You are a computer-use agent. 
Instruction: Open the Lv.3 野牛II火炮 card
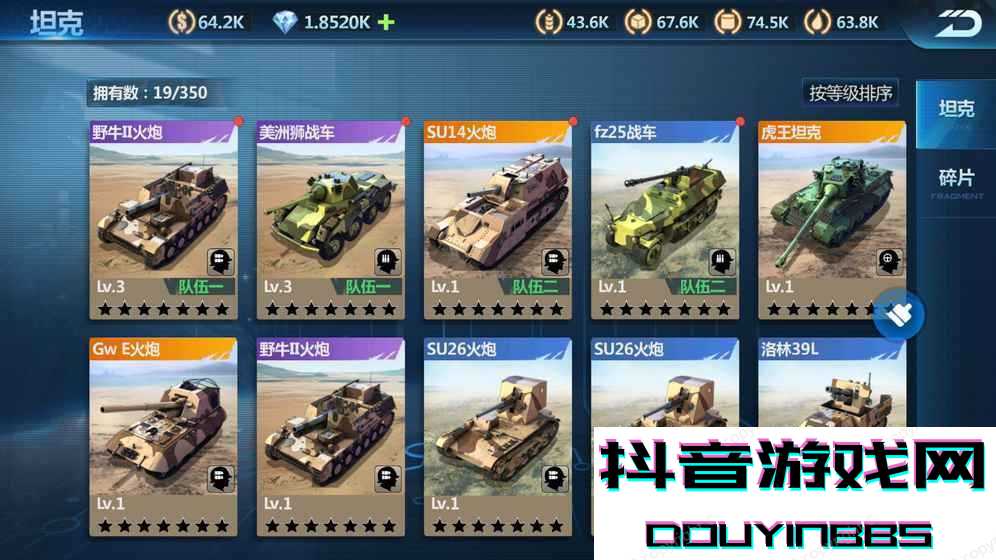[x=163, y=220]
